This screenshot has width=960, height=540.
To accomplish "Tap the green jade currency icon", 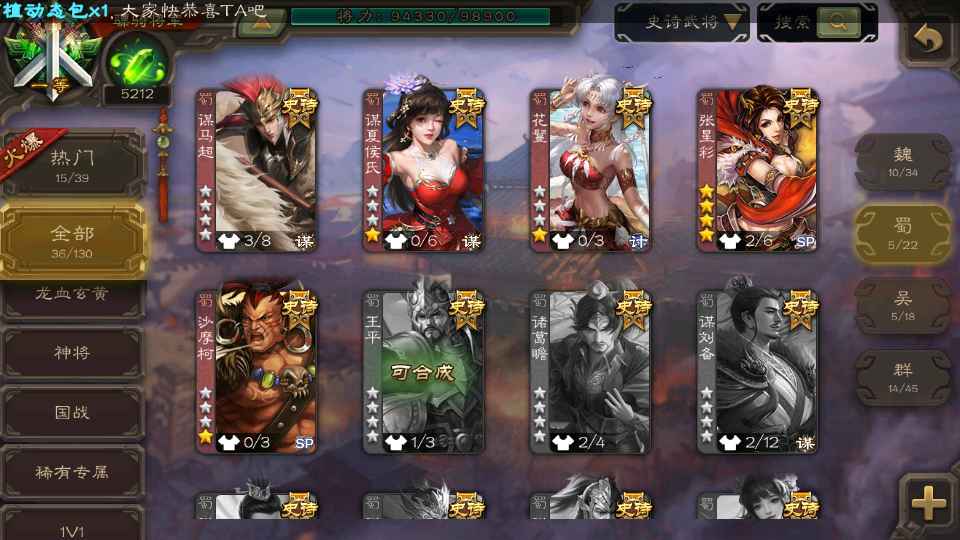I will (136, 62).
